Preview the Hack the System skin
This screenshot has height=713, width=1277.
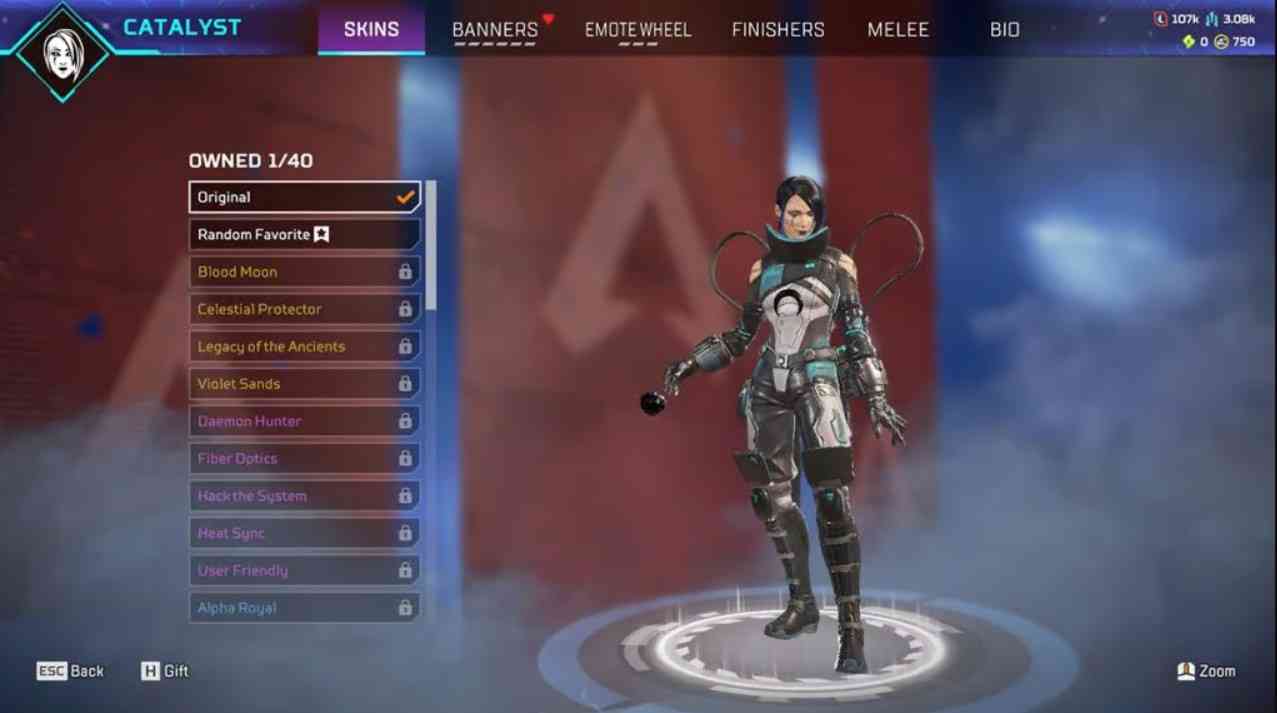(304, 496)
